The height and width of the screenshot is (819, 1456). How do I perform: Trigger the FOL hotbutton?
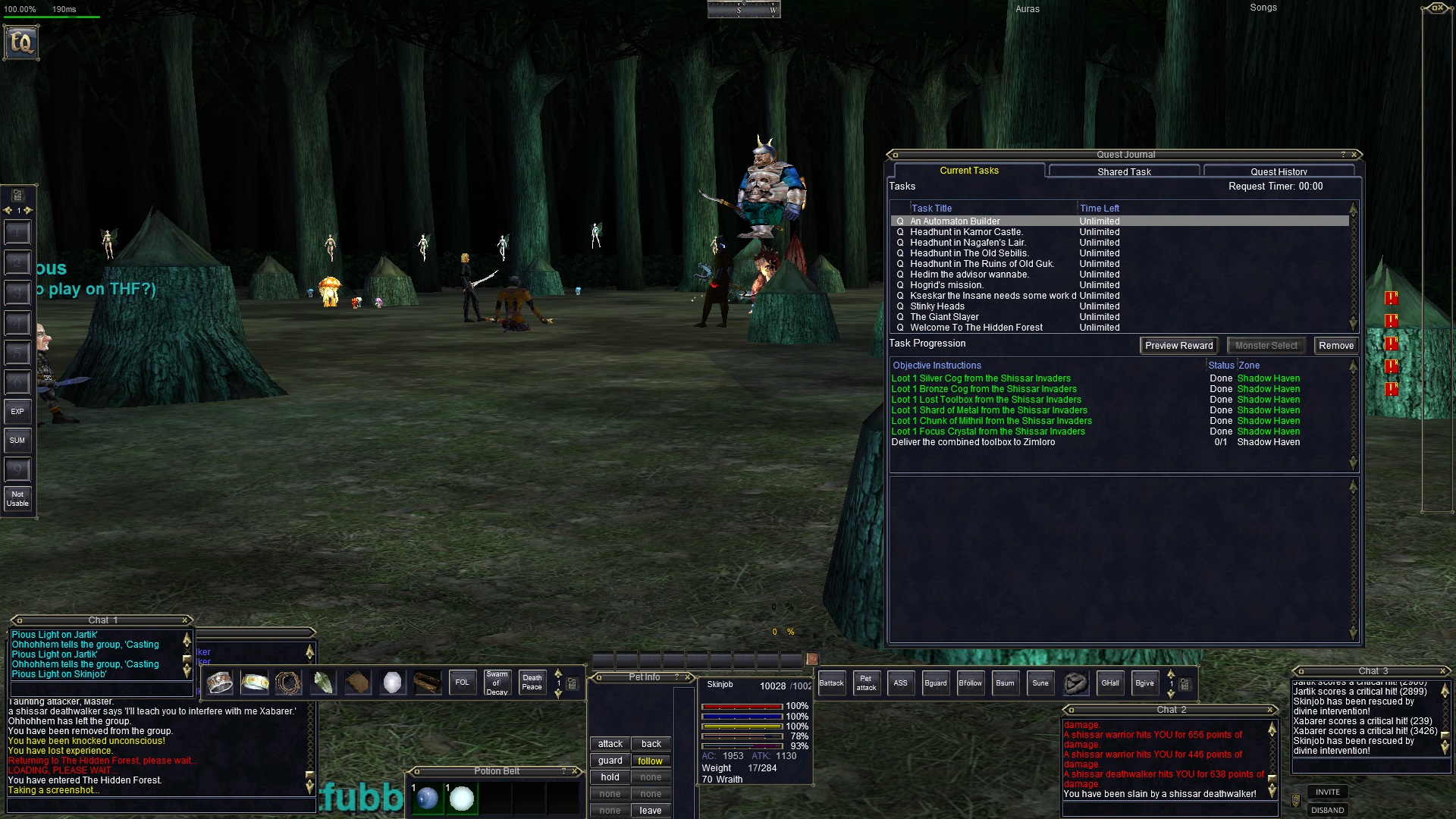click(462, 682)
